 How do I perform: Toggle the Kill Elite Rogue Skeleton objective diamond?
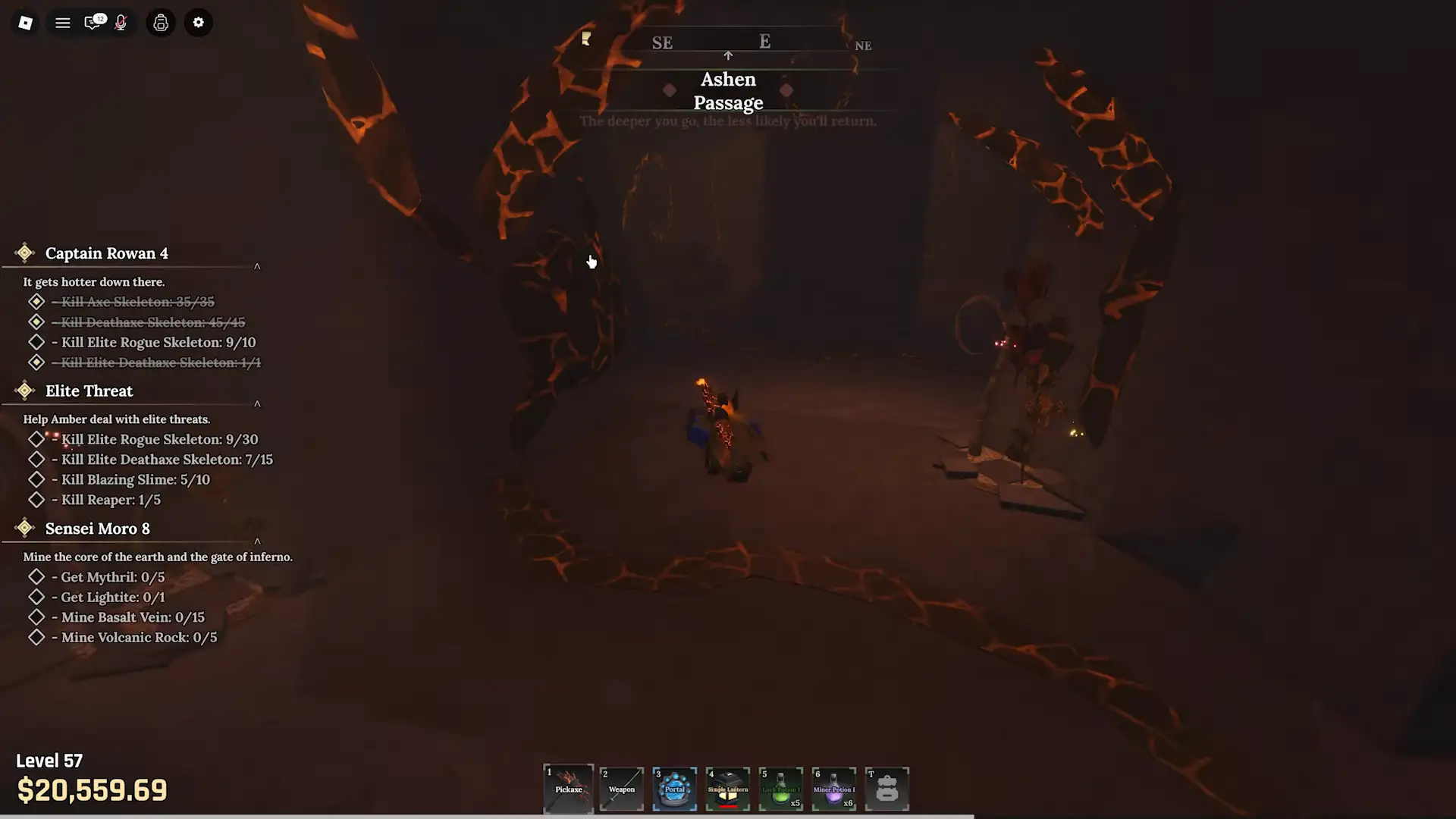36,342
